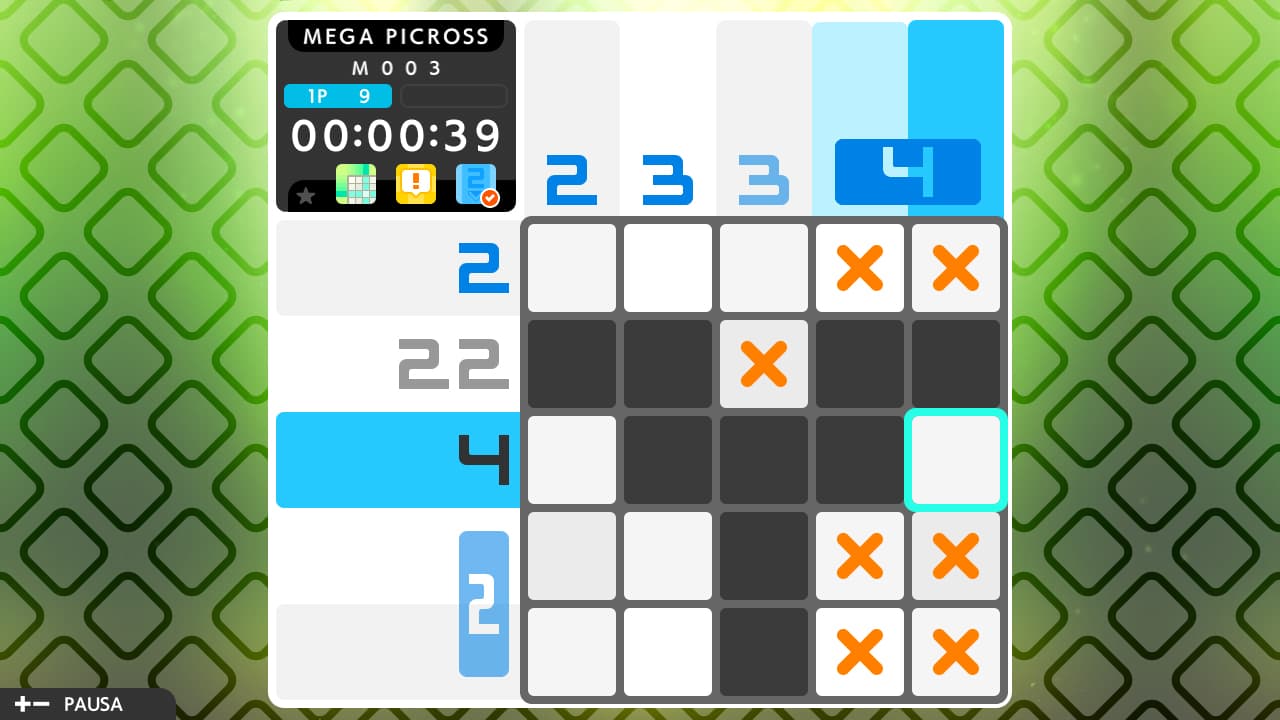Expand the Mega Picross '4' column clue
1280x720 pixels.
pyautogui.click(x=907, y=172)
